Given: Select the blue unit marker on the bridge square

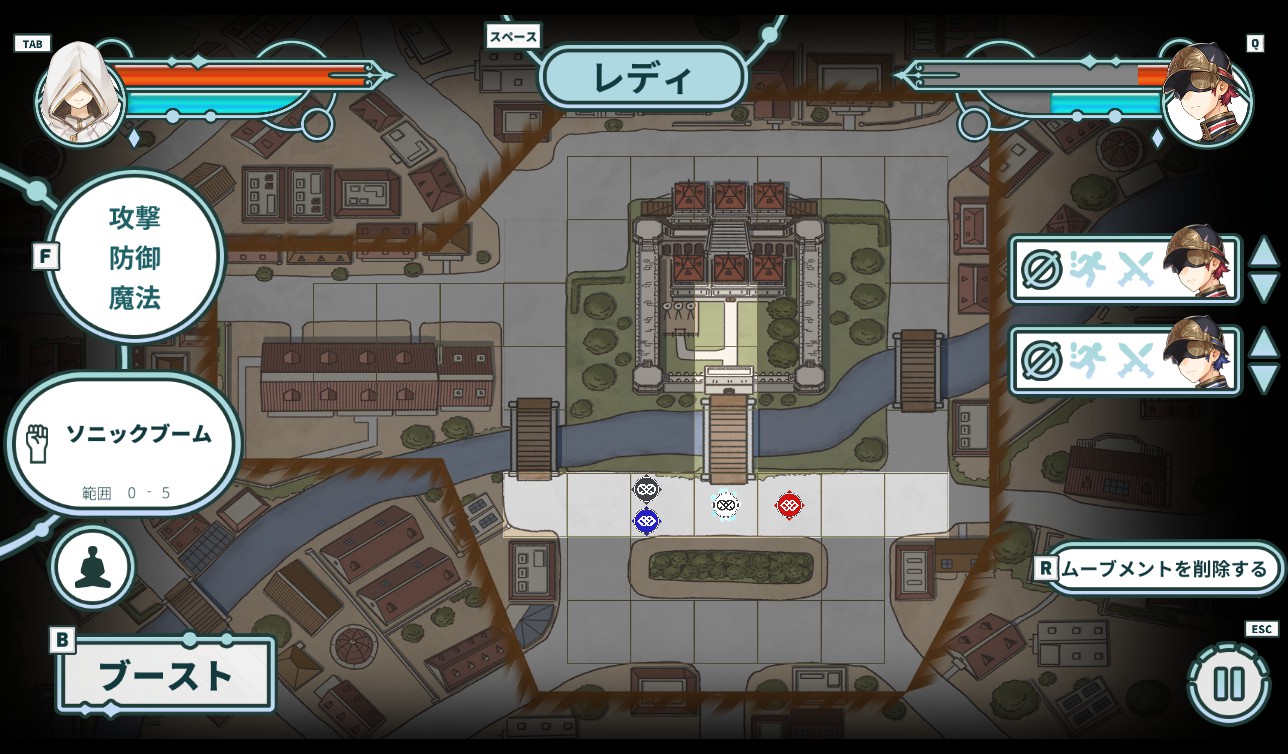Looking at the screenshot, I should pos(646,519).
